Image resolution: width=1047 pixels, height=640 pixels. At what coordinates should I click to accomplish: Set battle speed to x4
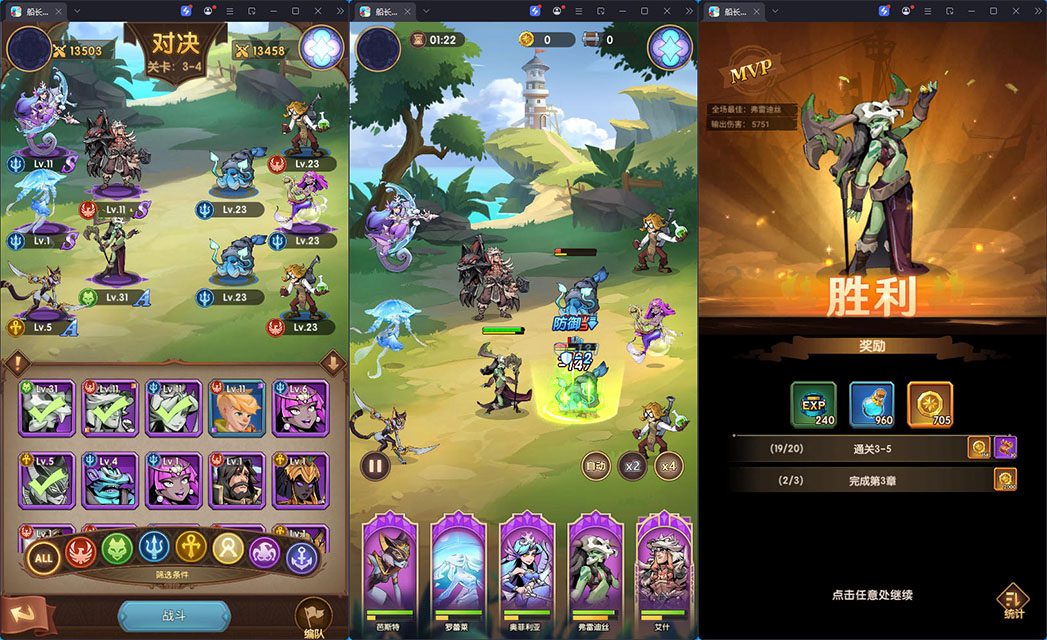coord(669,466)
